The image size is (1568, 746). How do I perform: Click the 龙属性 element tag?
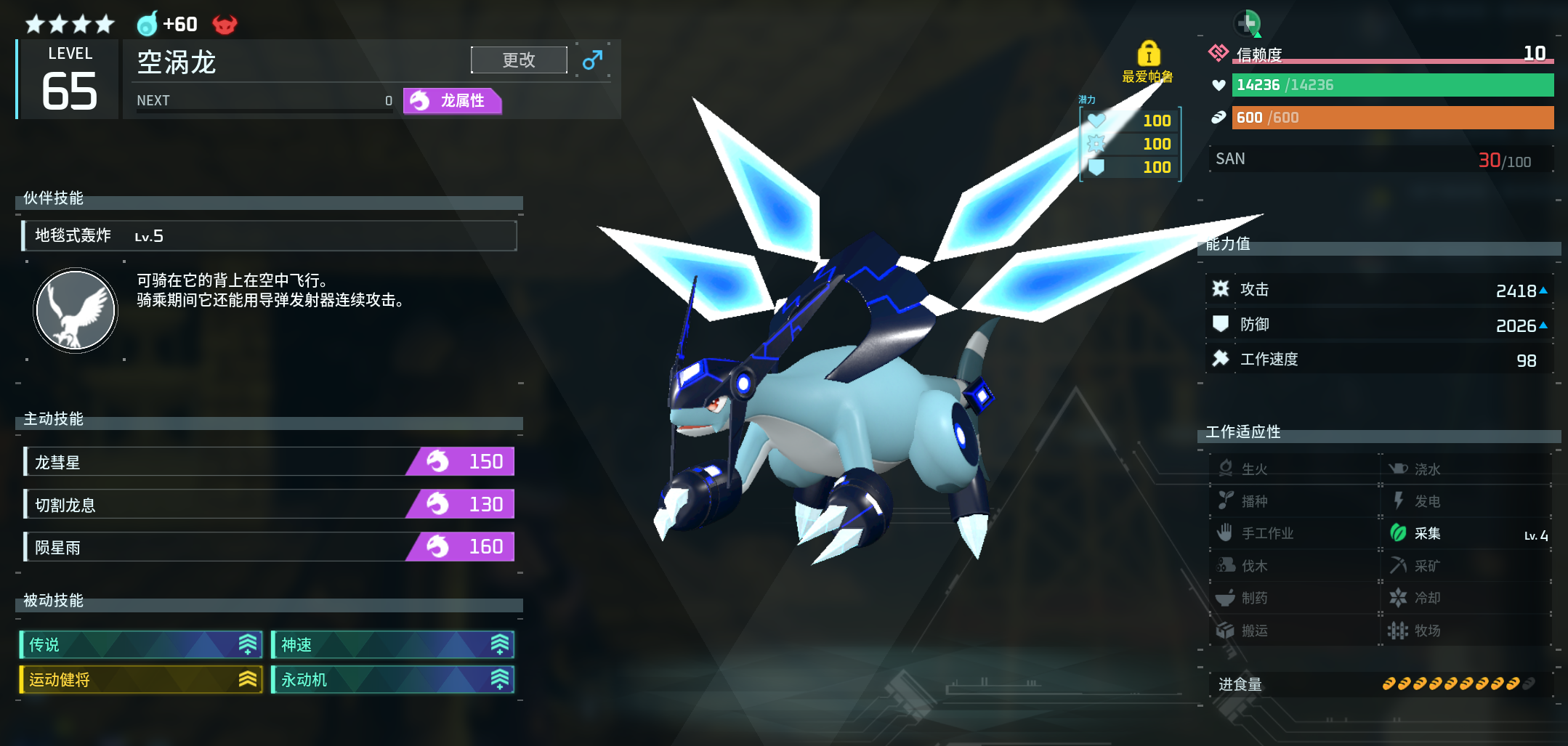(452, 101)
